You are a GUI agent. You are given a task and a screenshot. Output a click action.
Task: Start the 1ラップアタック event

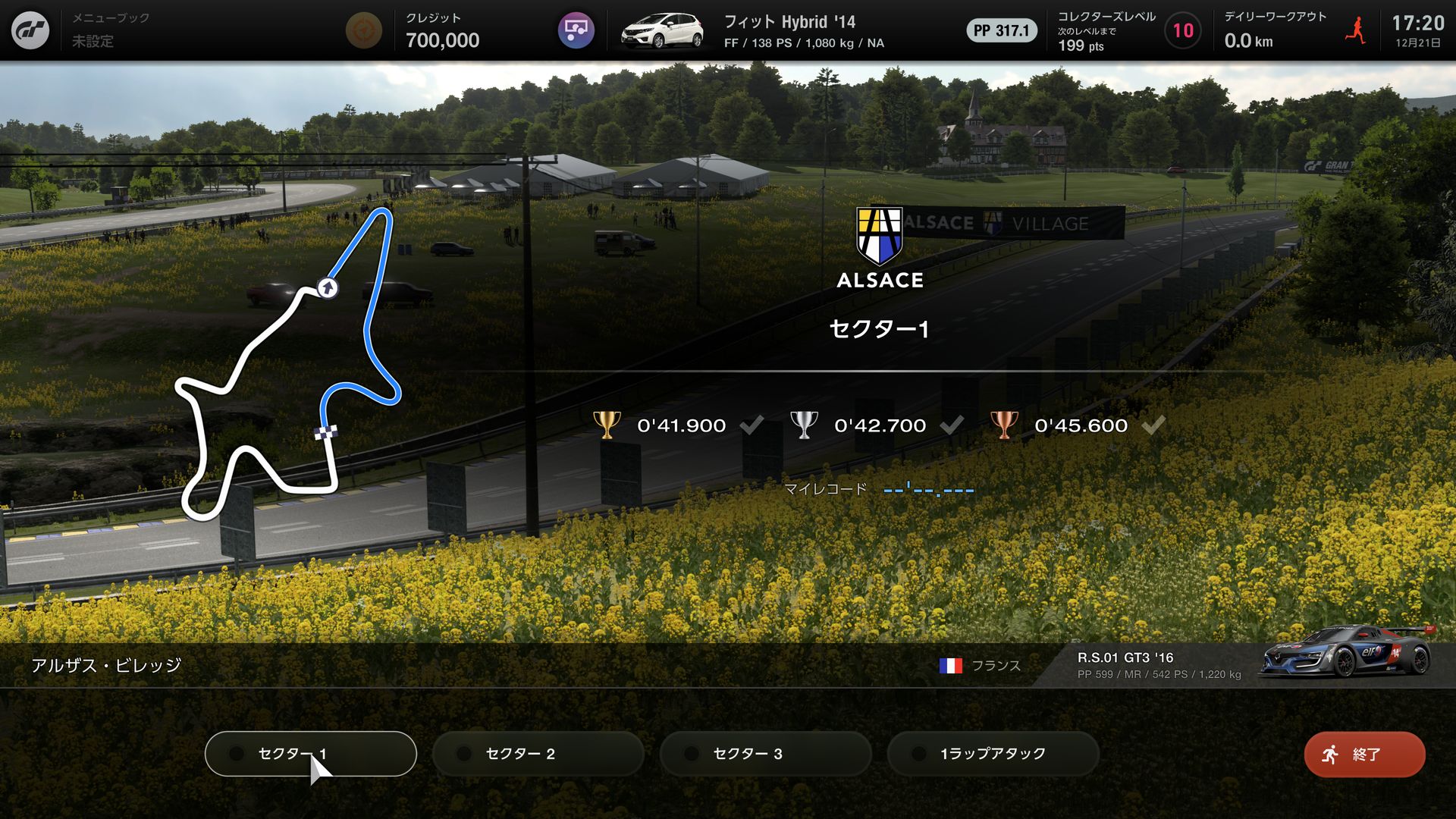click(993, 754)
